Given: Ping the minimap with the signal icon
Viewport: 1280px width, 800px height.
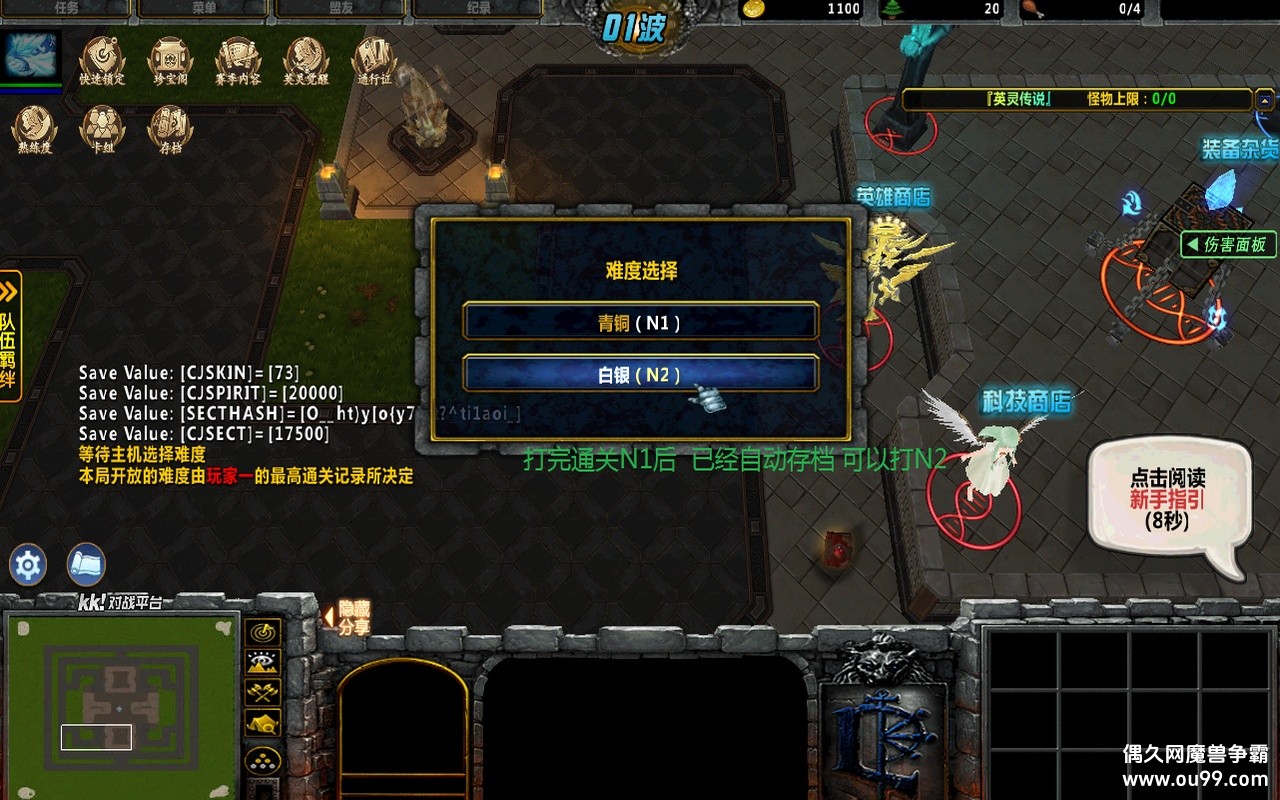Looking at the screenshot, I should [261, 631].
